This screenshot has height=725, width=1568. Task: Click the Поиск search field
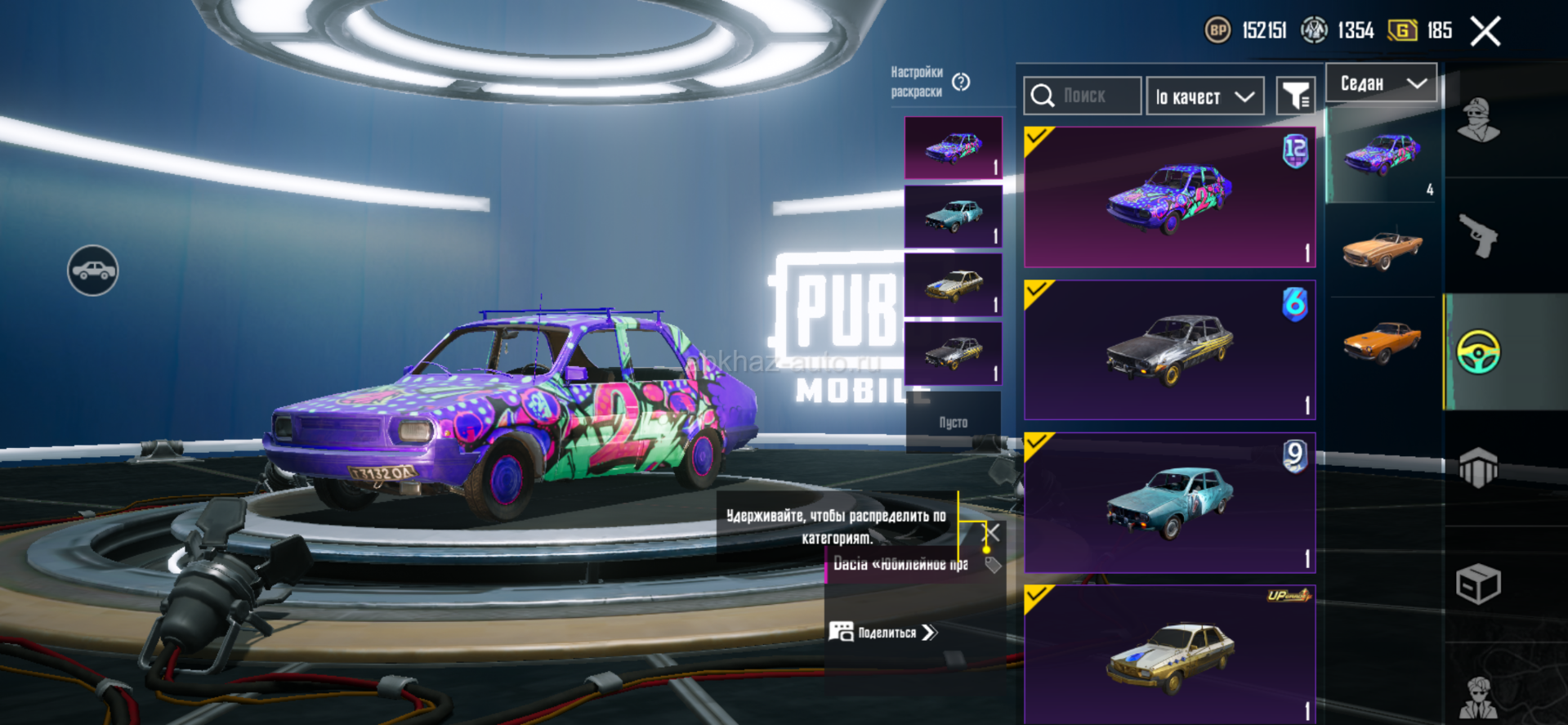[1083, 96]
